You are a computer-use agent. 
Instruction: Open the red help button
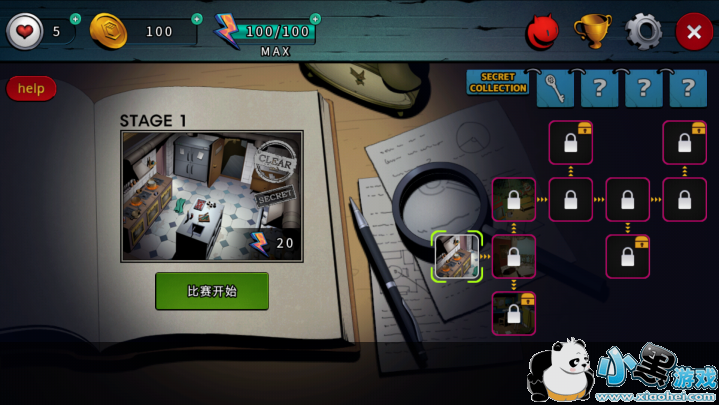click(x=31, y=89)
